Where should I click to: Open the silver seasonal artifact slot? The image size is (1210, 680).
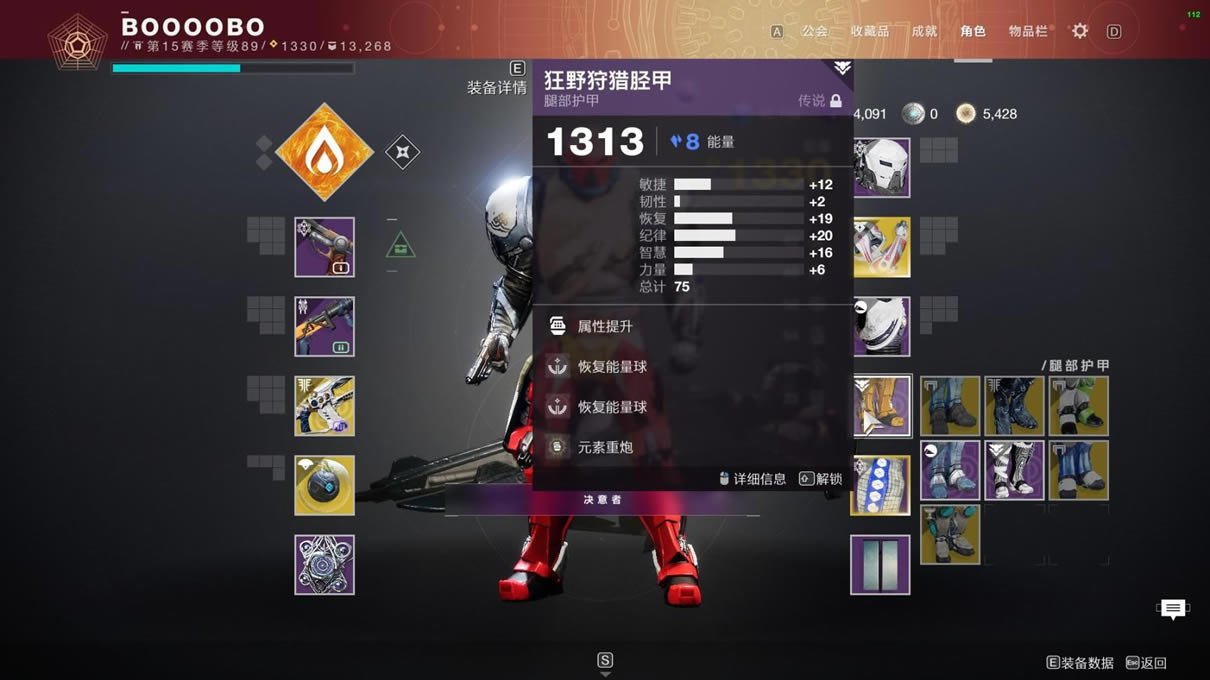tap(324, 564)
